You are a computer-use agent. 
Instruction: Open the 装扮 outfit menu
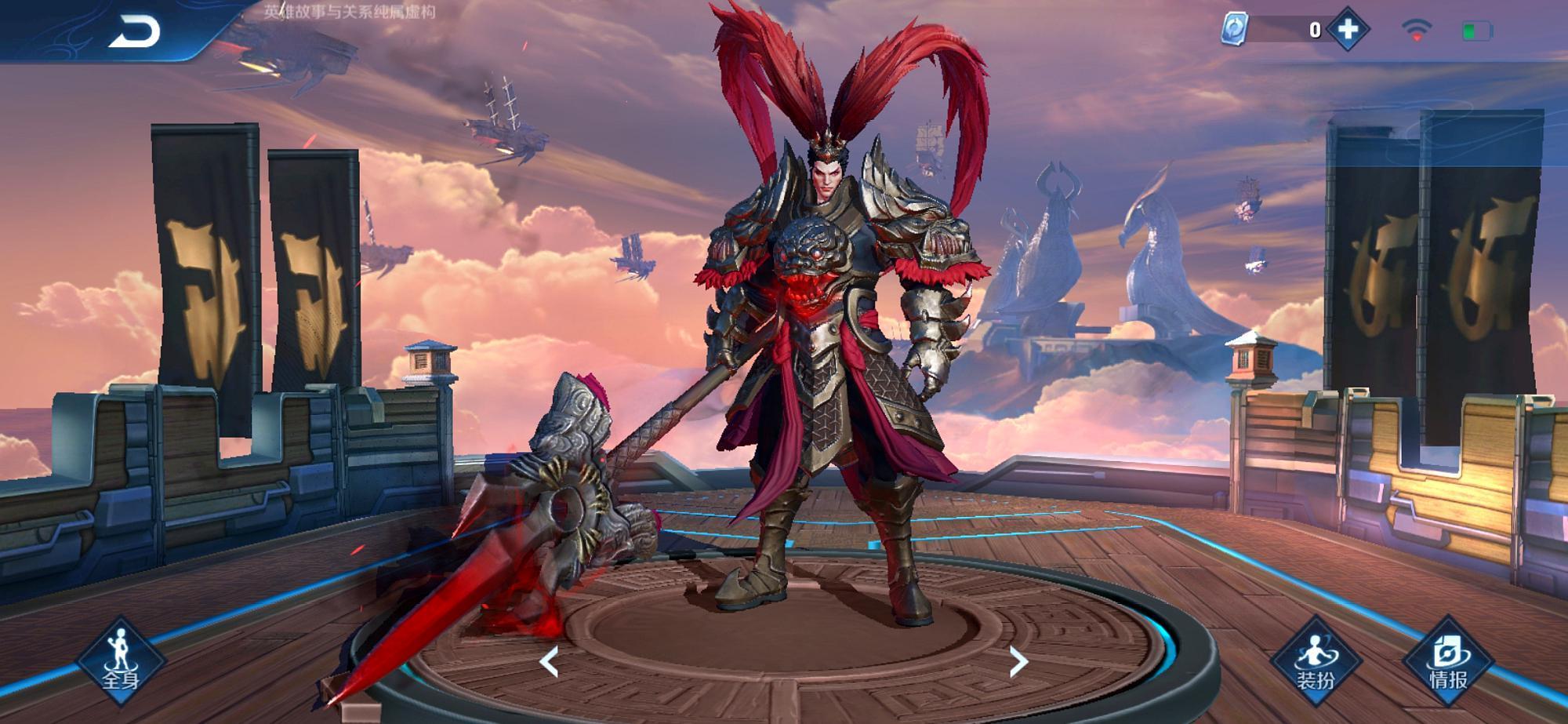tap(1315, 660)
